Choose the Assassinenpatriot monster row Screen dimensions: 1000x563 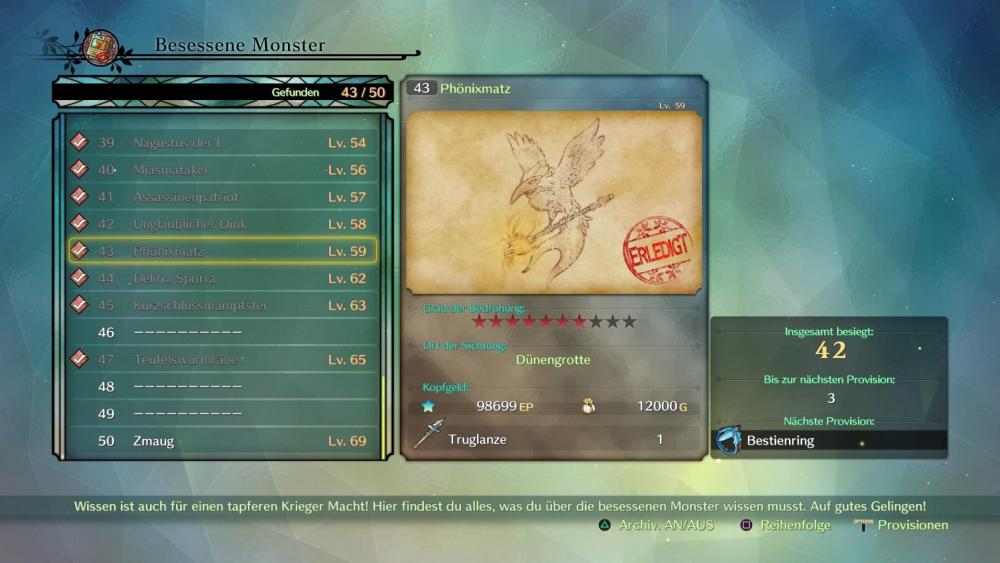222,197
